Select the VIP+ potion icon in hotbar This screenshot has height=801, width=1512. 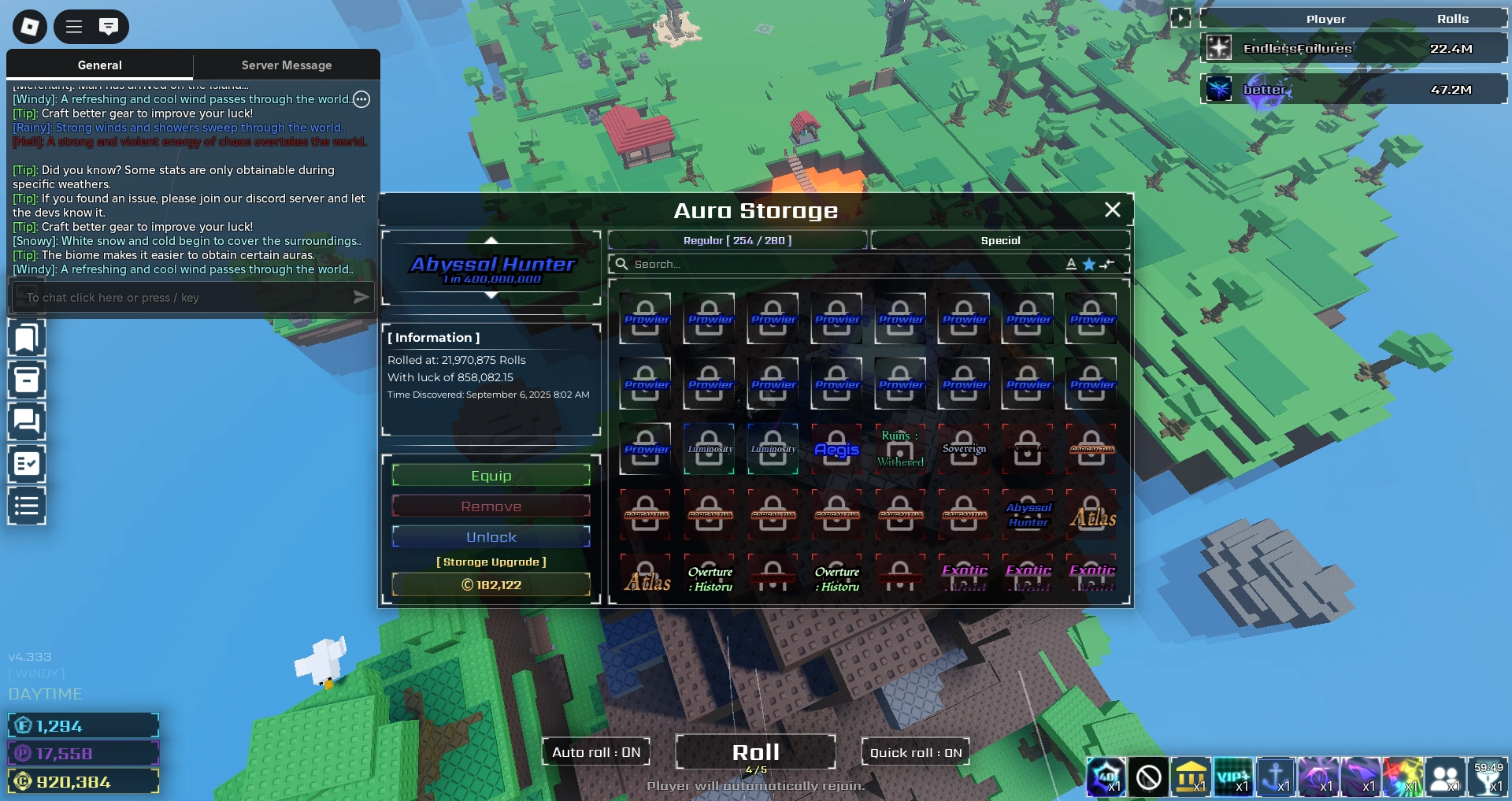click(1234, 777)
